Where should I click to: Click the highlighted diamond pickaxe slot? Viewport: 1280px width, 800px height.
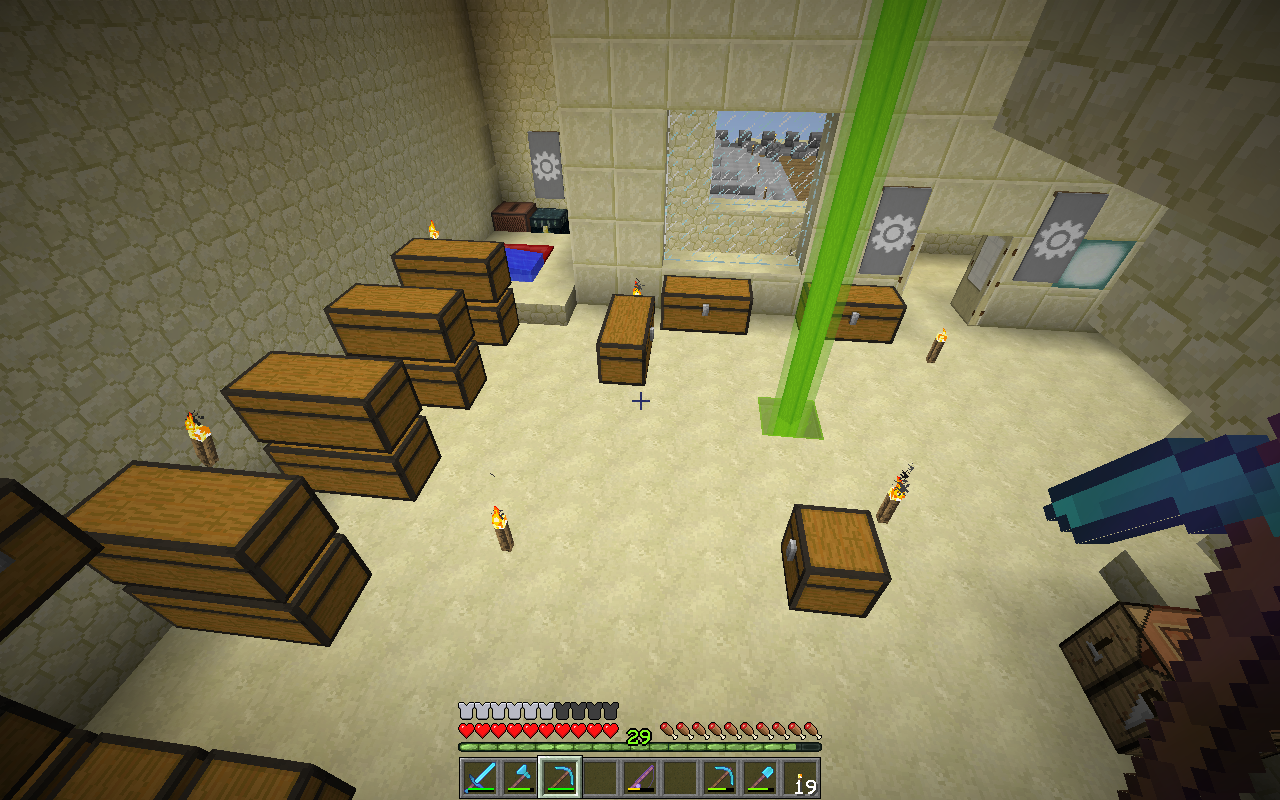[559, 777]
